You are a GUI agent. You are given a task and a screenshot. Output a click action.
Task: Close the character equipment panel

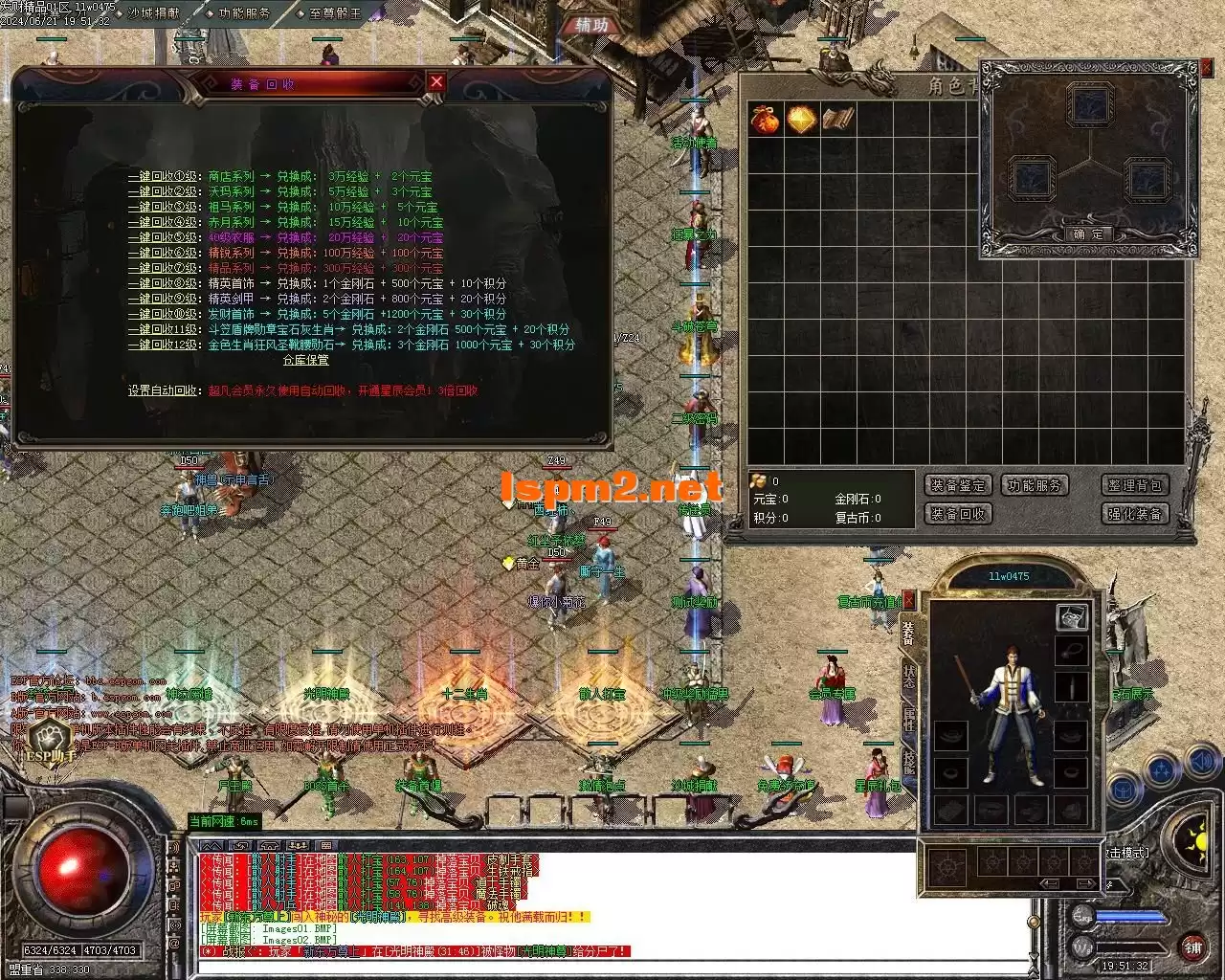pos(908,600)
